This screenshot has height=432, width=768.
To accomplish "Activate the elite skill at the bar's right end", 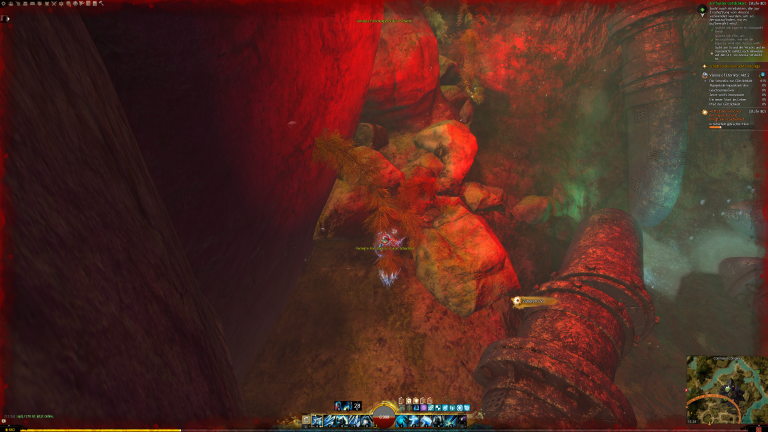I will (463, 421).
